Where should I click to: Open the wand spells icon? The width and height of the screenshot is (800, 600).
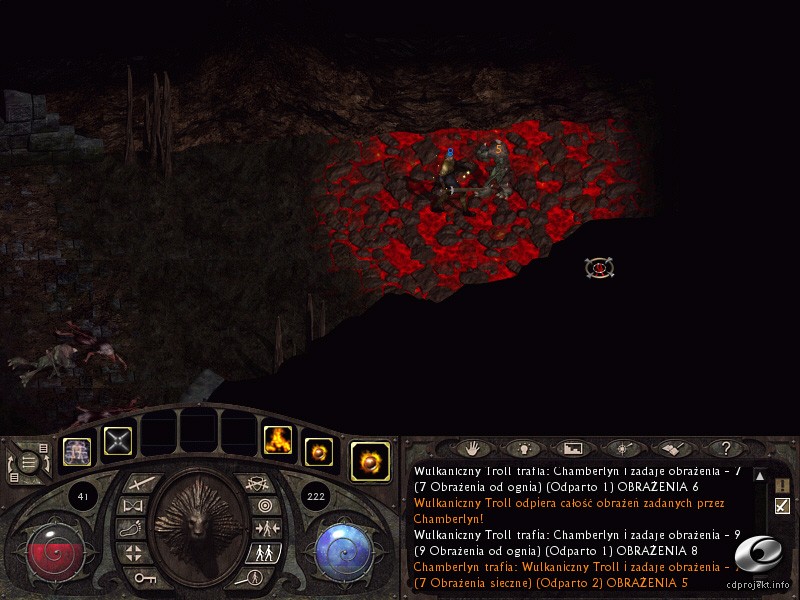tap(622, 449)
